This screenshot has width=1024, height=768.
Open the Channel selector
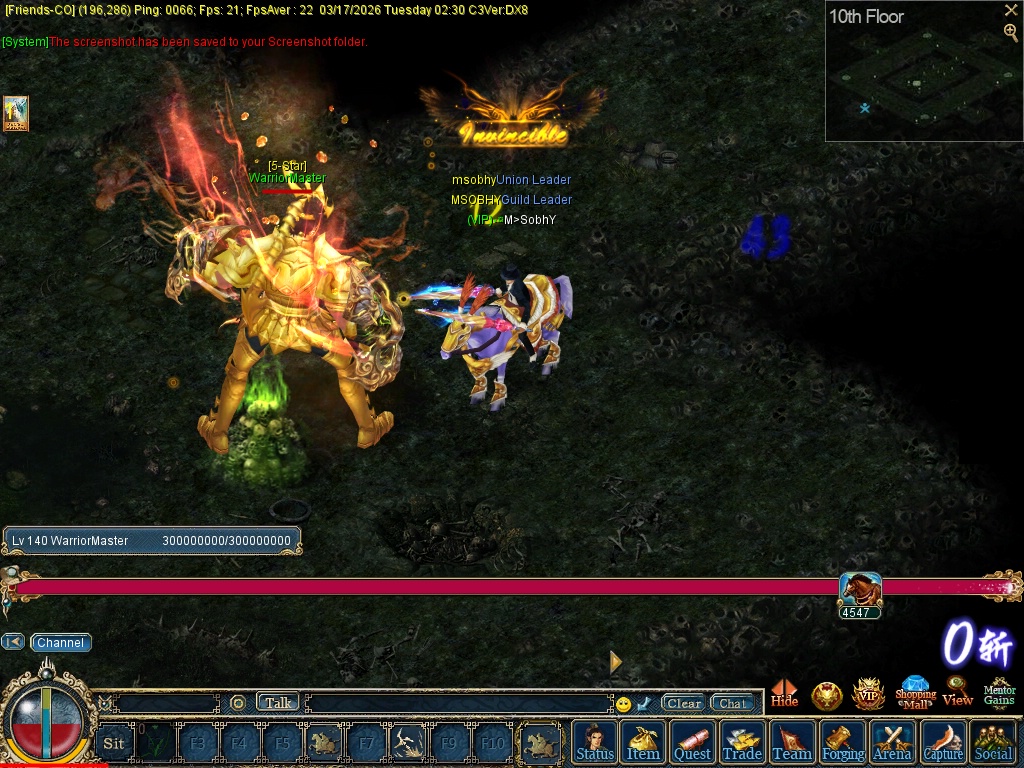coord(60,643)
